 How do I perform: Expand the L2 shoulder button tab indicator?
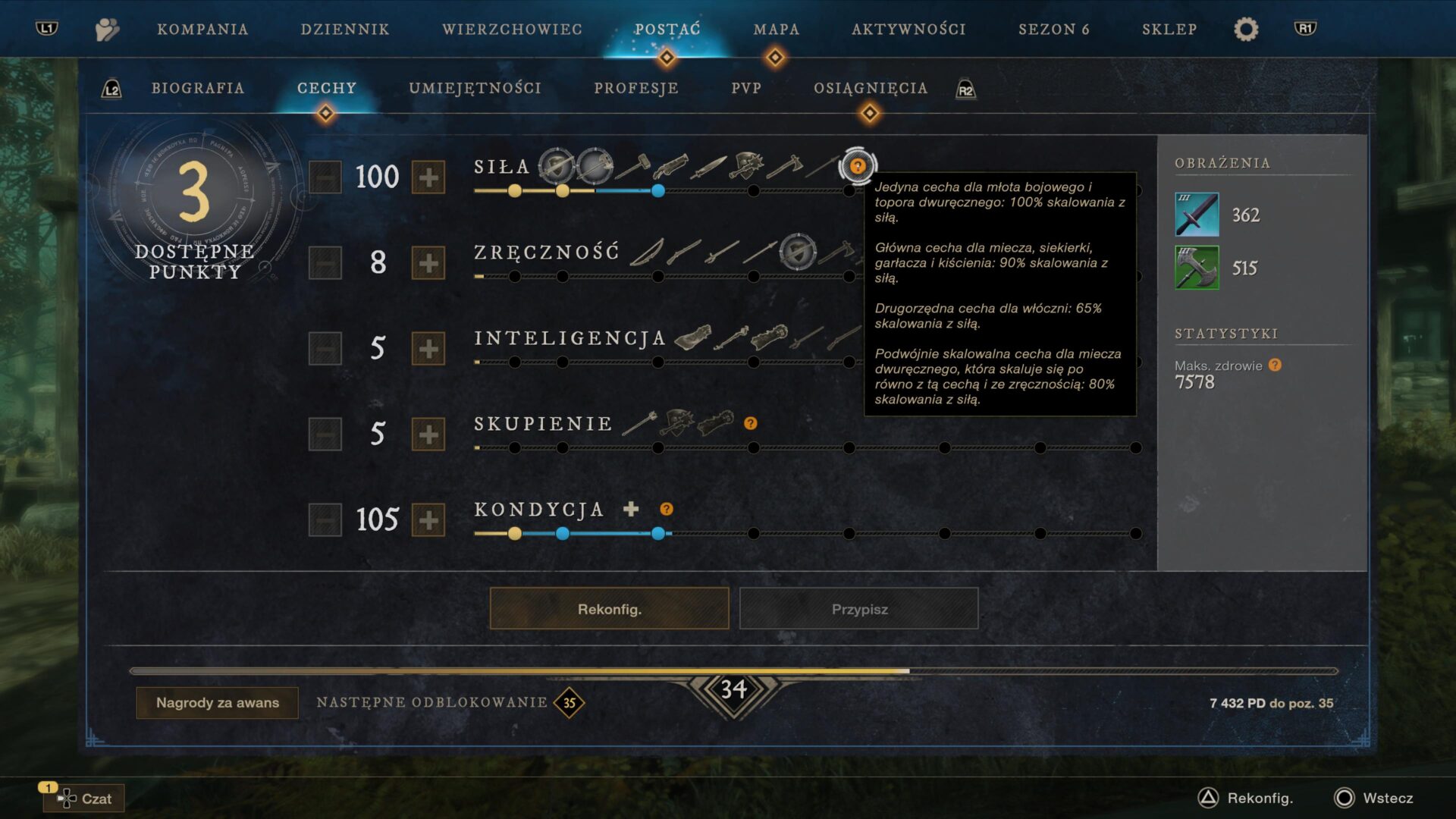tap(111, 88)
